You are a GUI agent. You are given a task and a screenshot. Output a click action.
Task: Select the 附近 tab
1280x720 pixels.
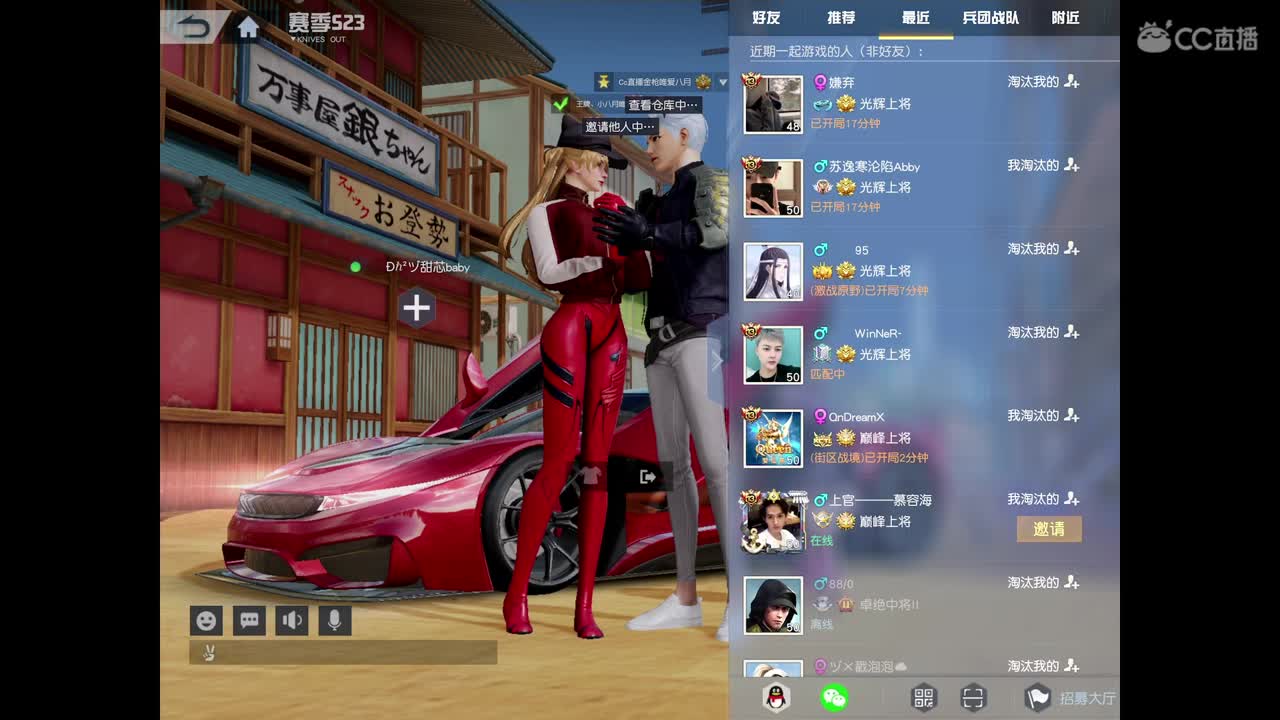(1066, 18)
